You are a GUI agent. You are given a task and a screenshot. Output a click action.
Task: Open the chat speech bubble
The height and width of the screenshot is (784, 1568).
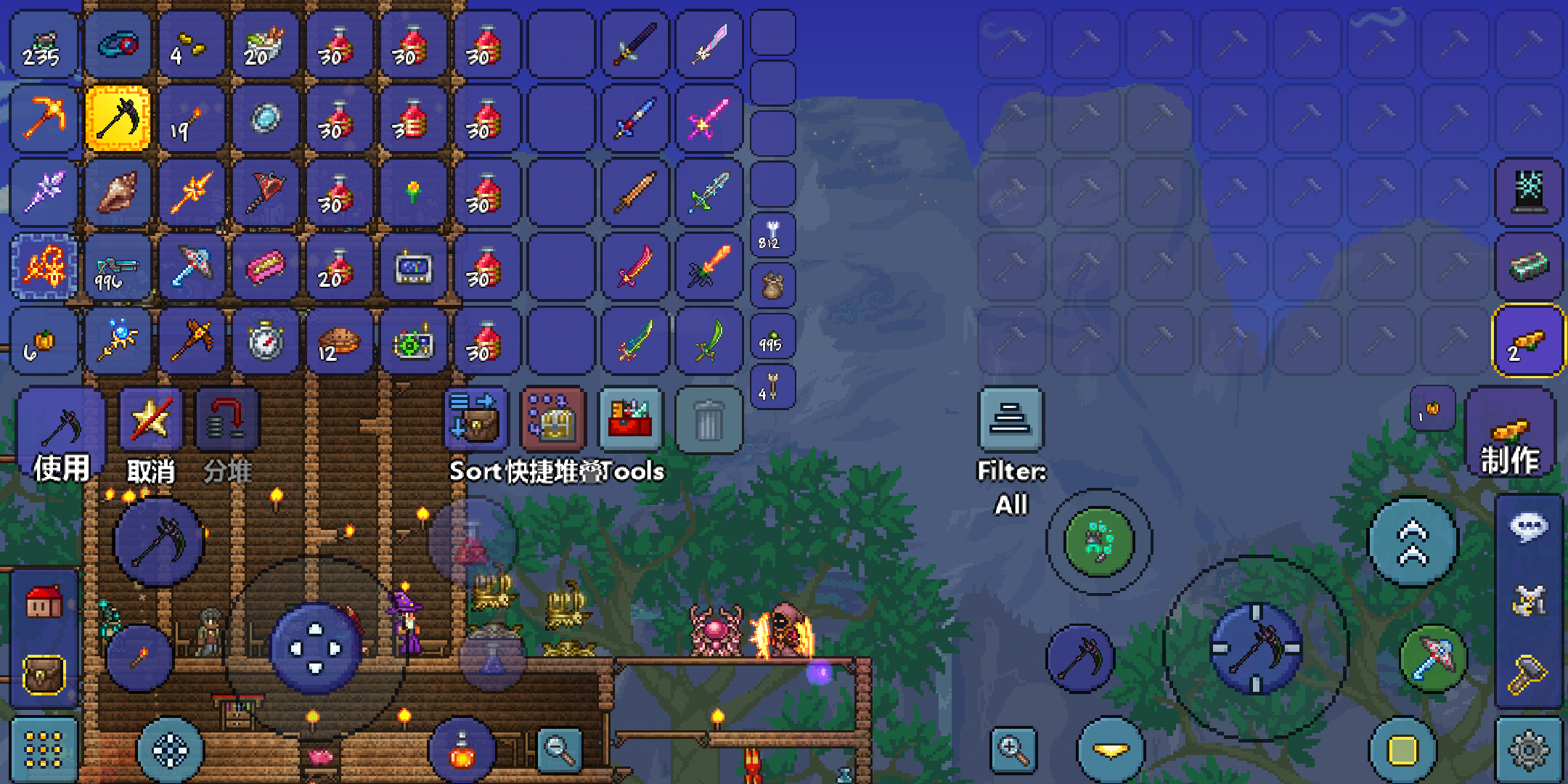[x=1529, y=528]
